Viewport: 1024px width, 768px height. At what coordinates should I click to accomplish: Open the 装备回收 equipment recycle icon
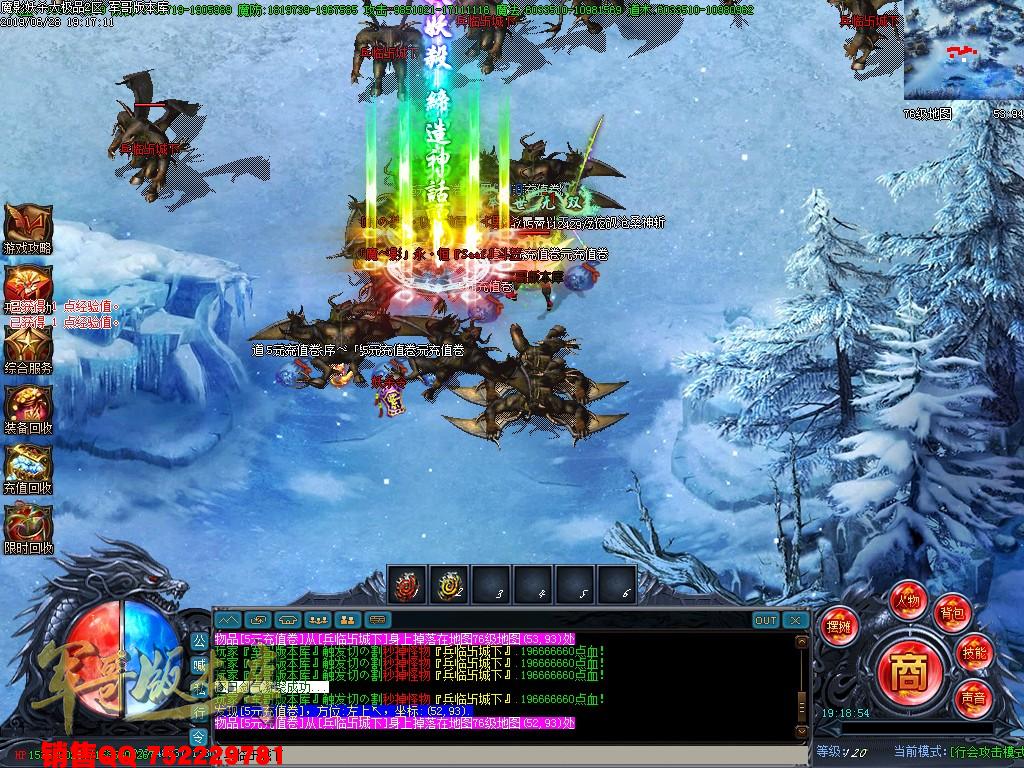(x=28, y=406)
